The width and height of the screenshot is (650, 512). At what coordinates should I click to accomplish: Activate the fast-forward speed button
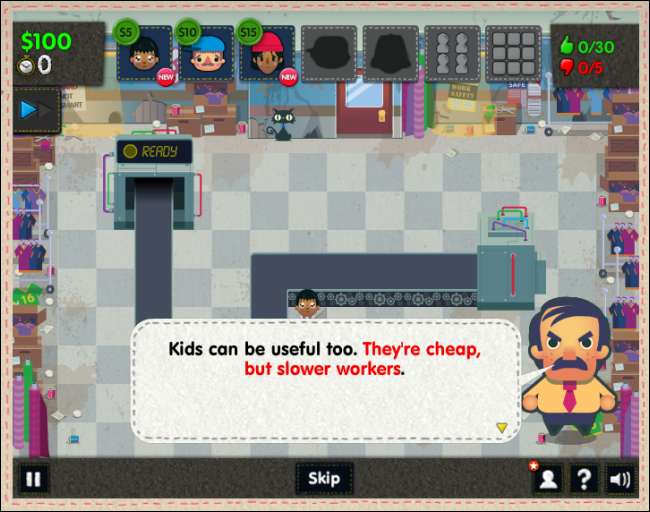click(36, 109)
